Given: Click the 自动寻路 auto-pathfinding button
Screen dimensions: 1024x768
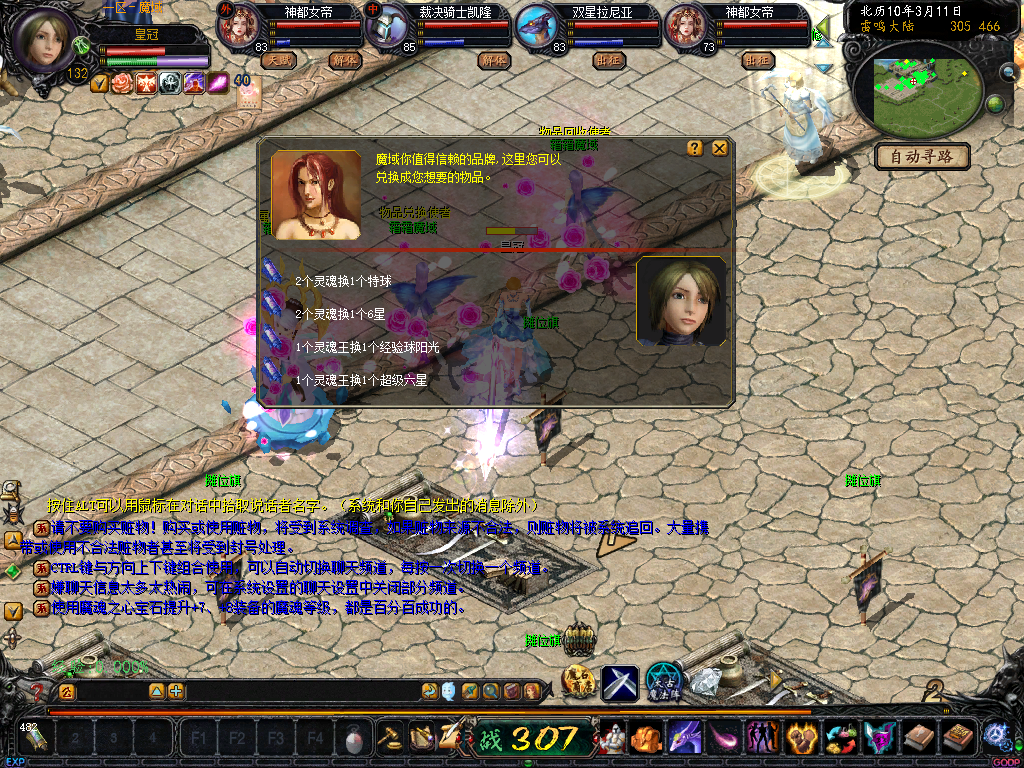Looking at the screenshot, I should click(x=922, y=156).
